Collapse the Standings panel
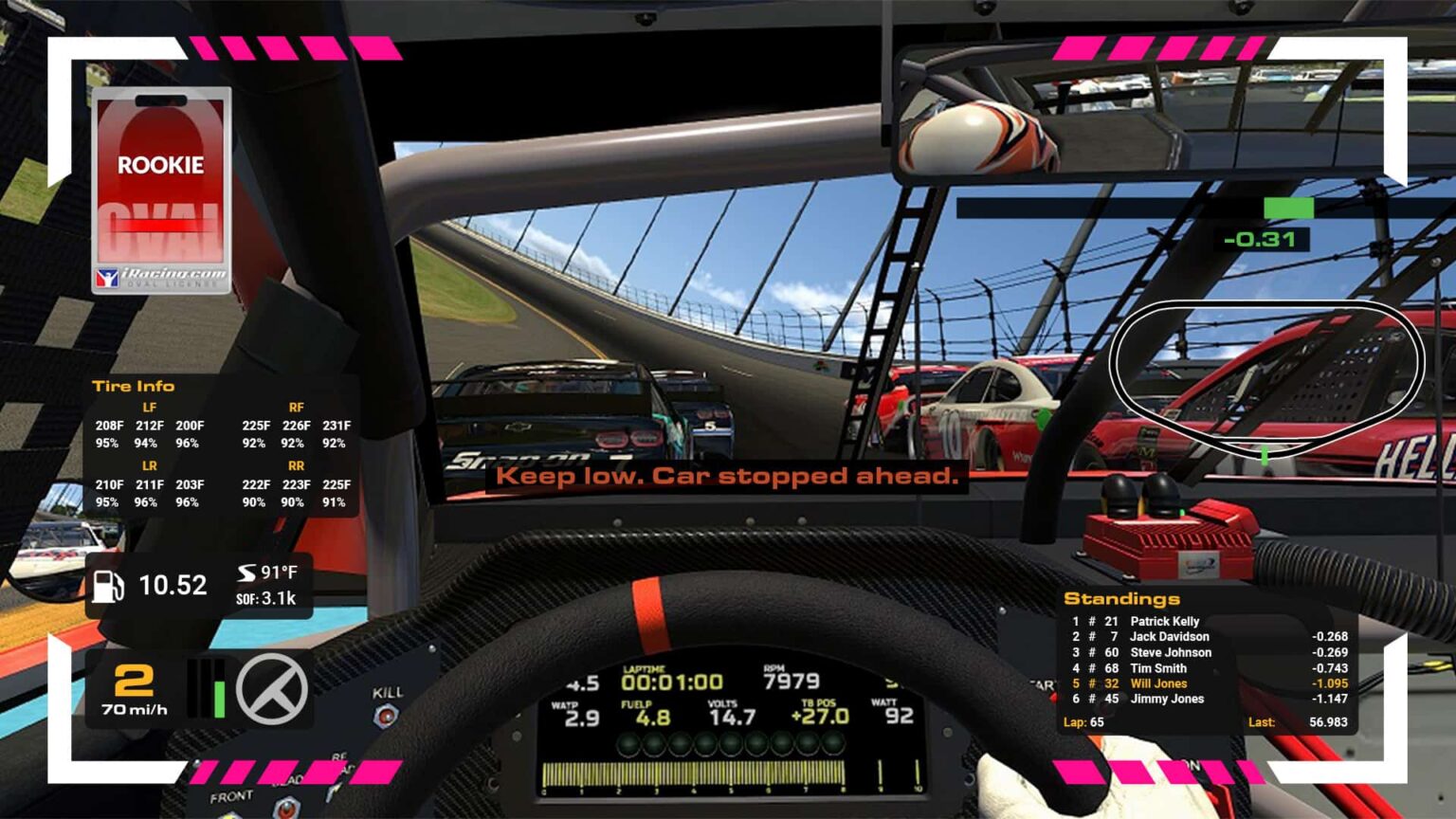This screenshot has width=1456, height=819. coord(1121,599)
